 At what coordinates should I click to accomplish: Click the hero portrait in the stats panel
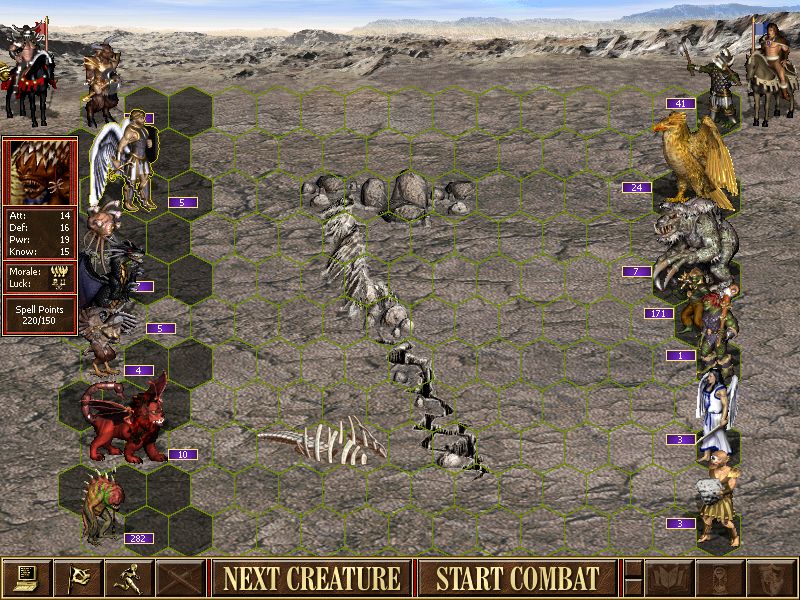click(x=39, y=172)
